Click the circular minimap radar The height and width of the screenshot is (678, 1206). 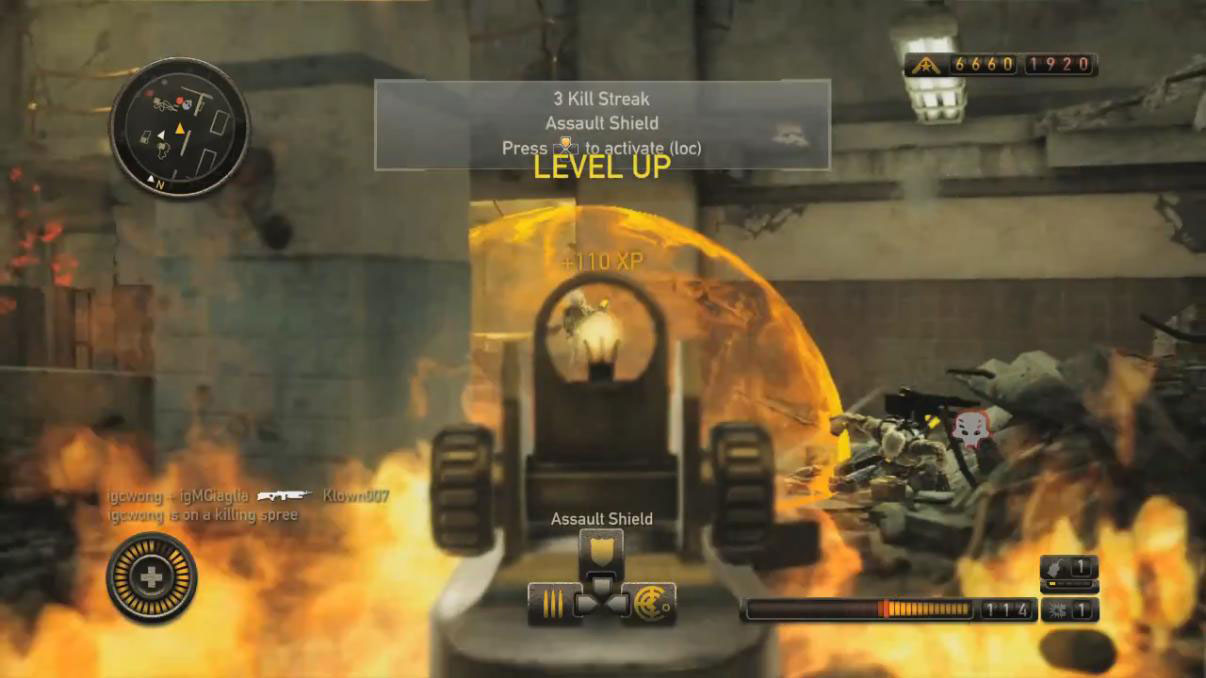click(x=179, y=127)
